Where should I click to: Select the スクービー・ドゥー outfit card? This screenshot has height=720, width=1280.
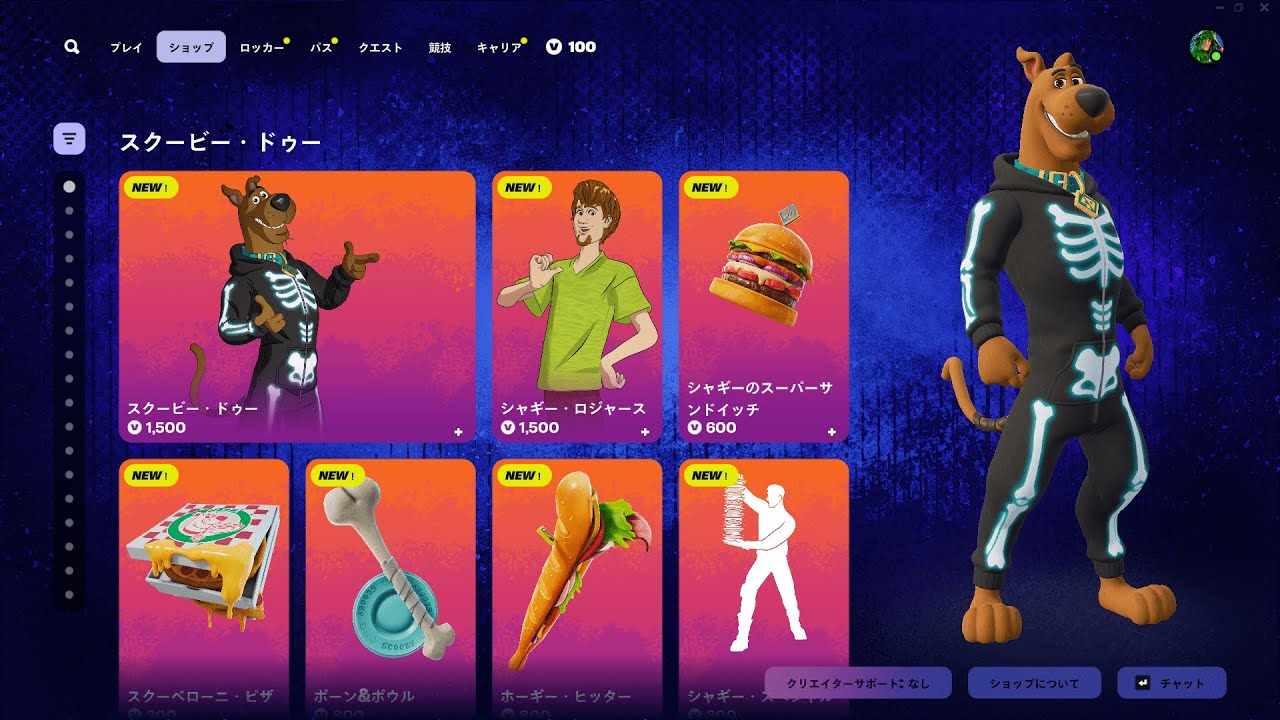click(x=297, y=306)
